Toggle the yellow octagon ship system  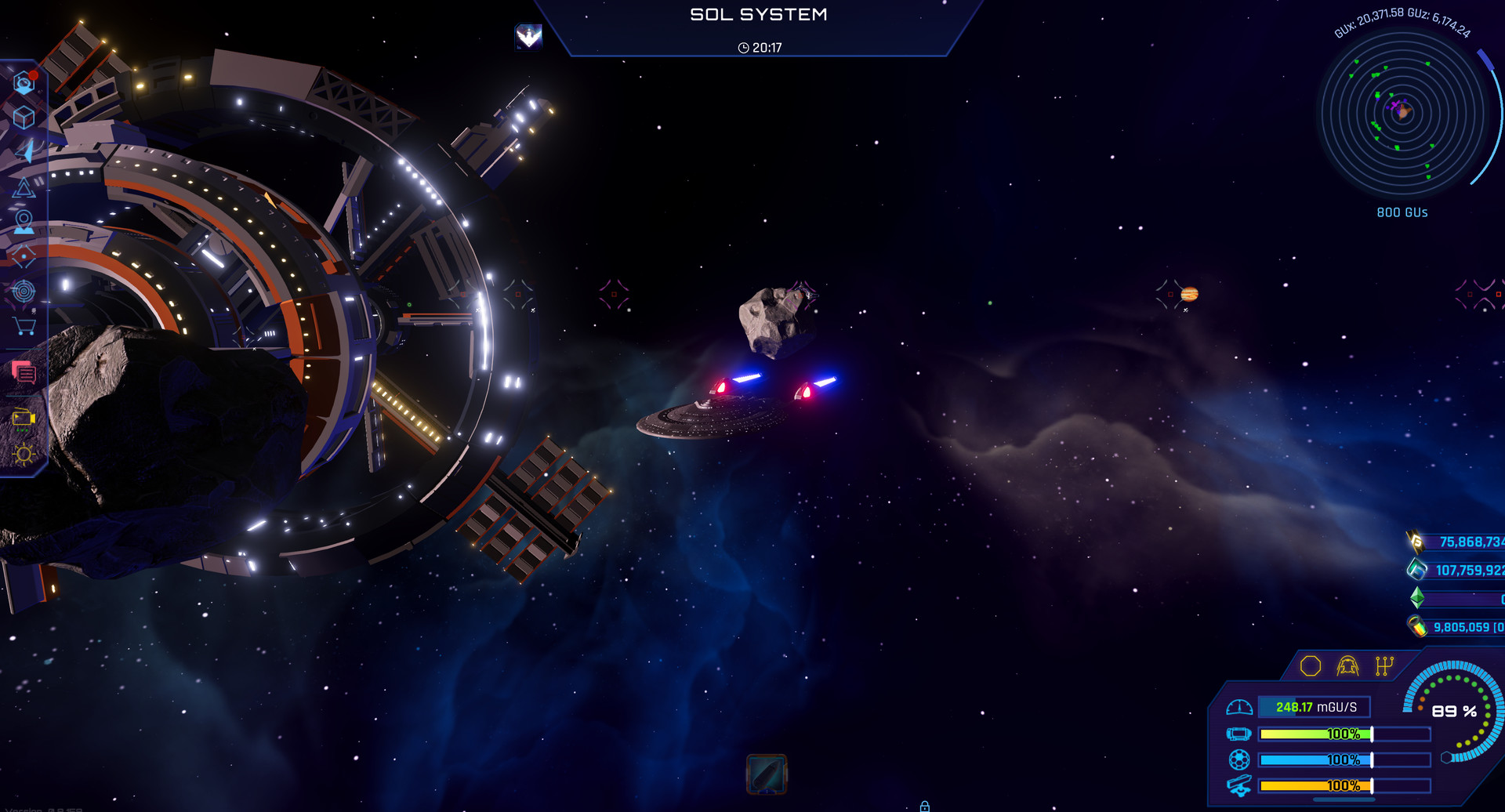click(1311, 665)
